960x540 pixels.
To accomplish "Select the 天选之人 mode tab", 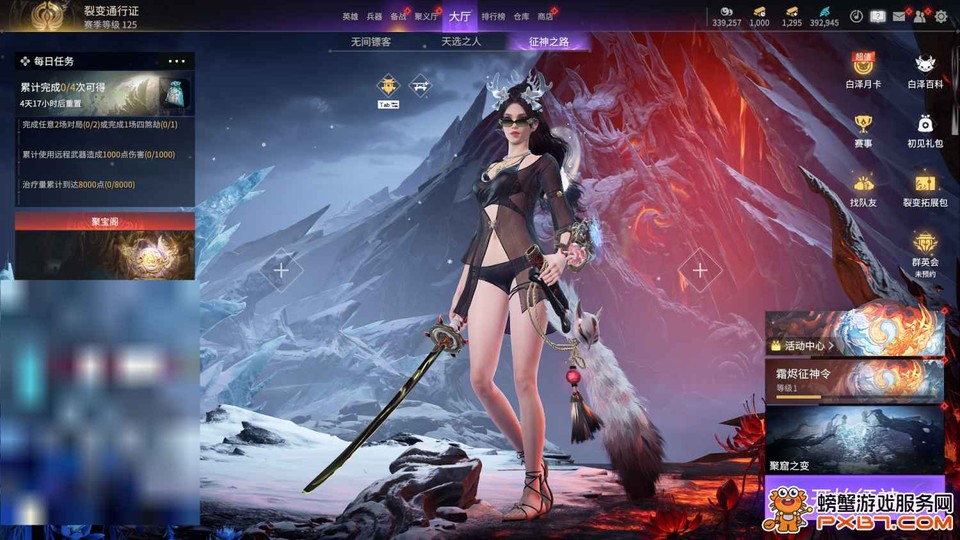I will (x=461, y=42).
